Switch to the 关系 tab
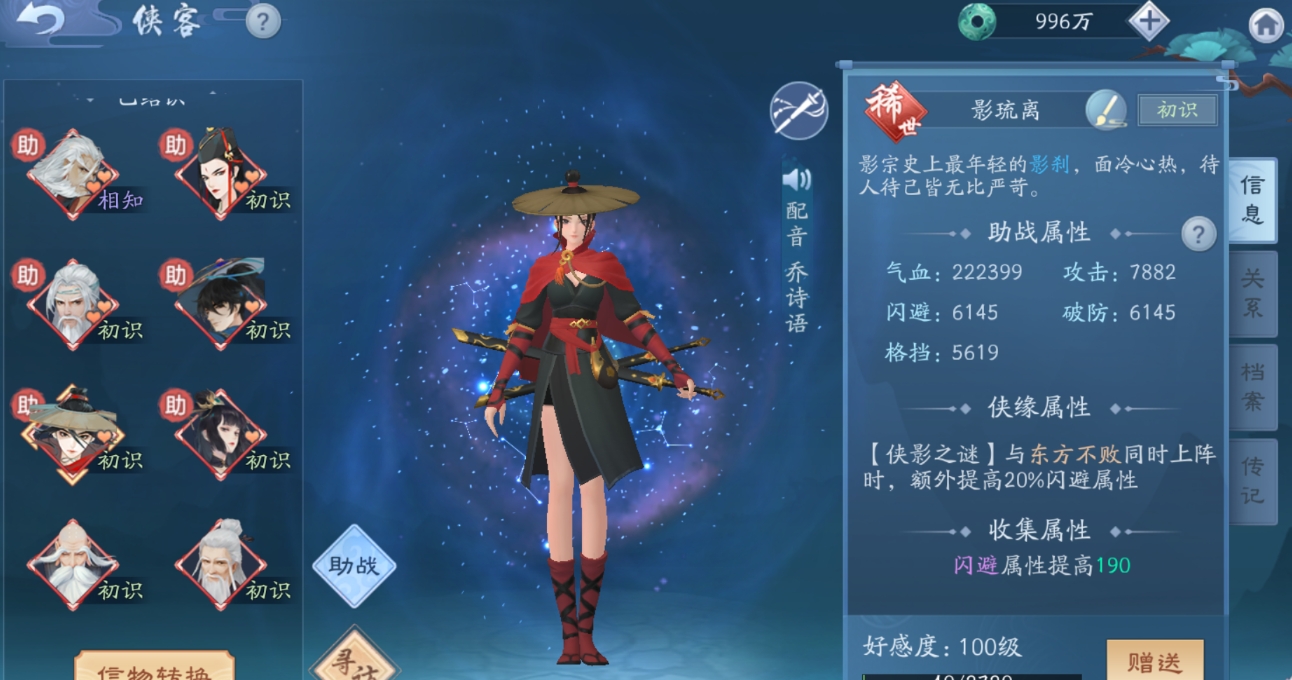This screenshot has height=680, width=1292. tap(1252, 293)
